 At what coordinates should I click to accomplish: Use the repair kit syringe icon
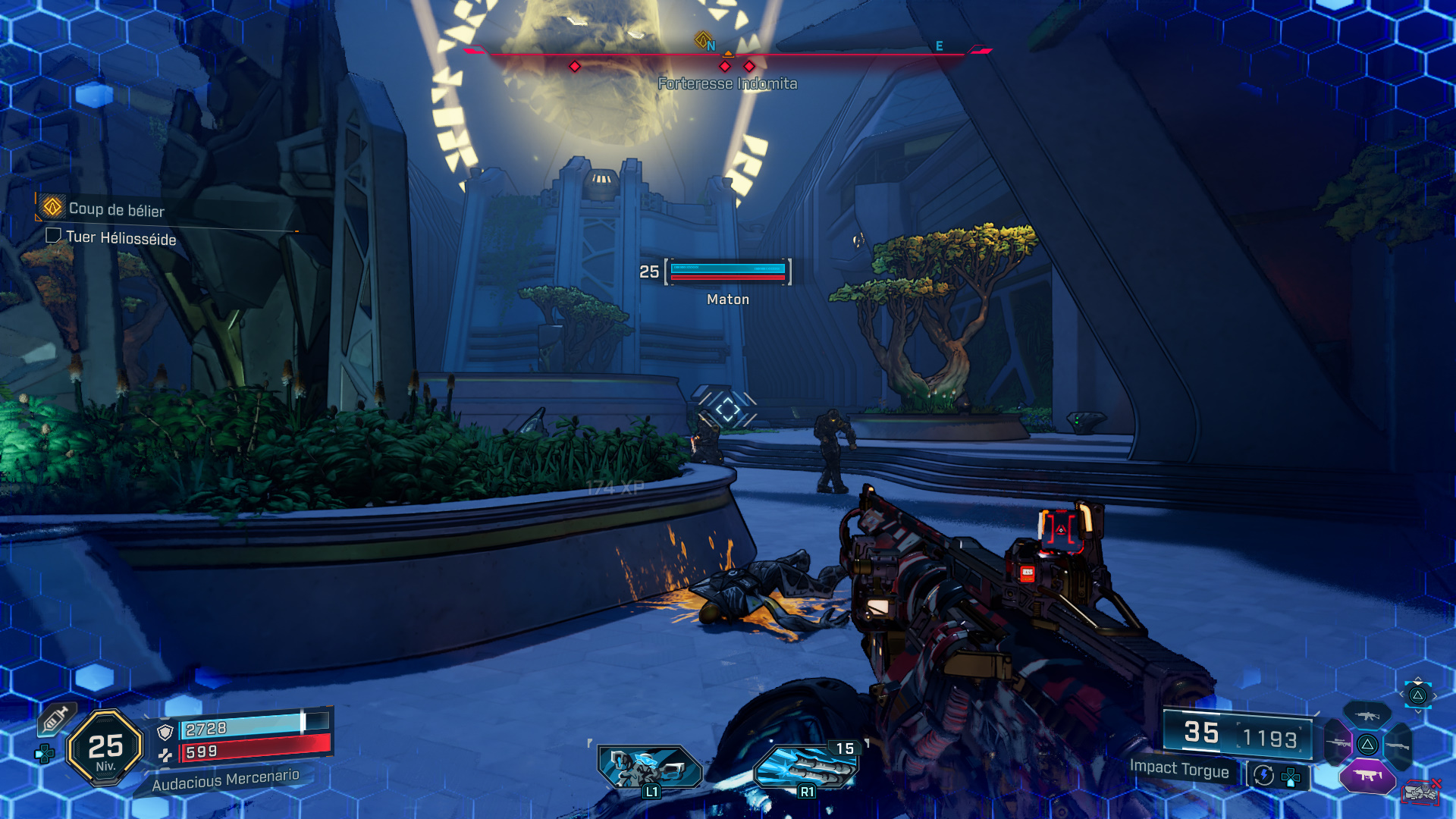pyautogui.click(x=55, y=719)
